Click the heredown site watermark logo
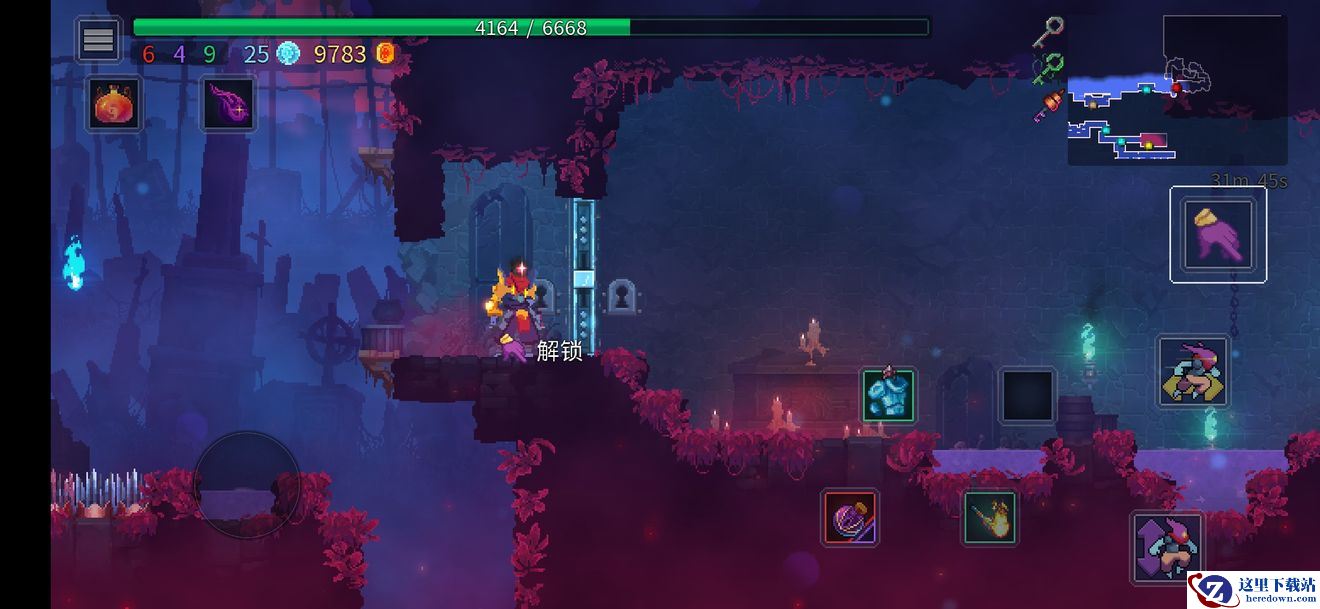This screenshot has width=1320, height=609. (x=1254, y=590)
